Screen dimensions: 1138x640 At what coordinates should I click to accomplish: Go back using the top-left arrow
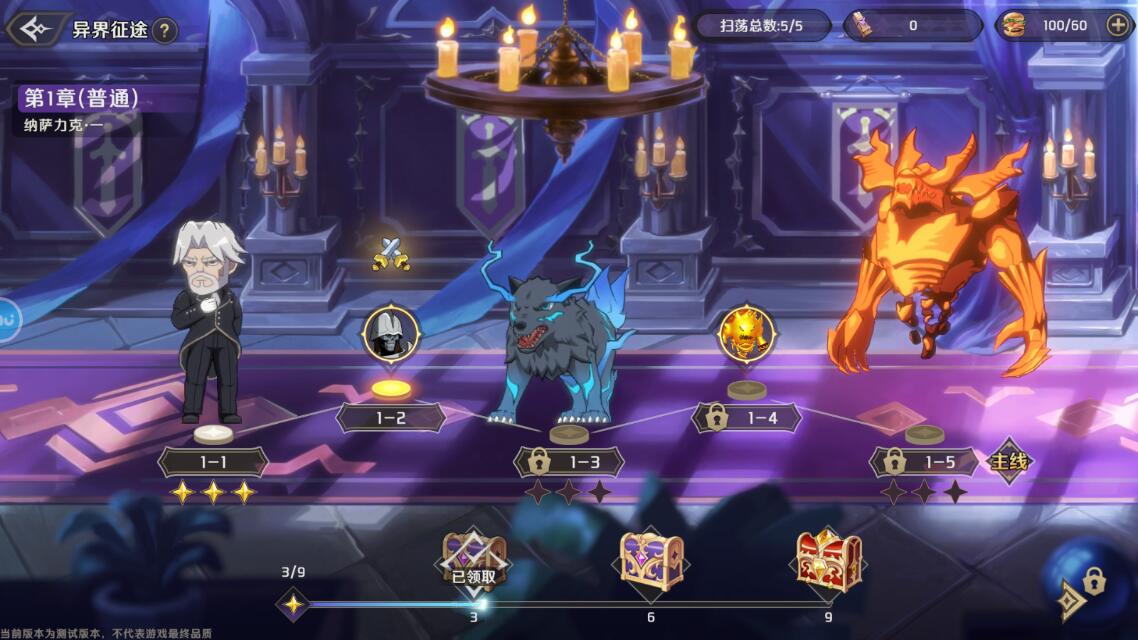pyautogui.click(x=34, y=29)
